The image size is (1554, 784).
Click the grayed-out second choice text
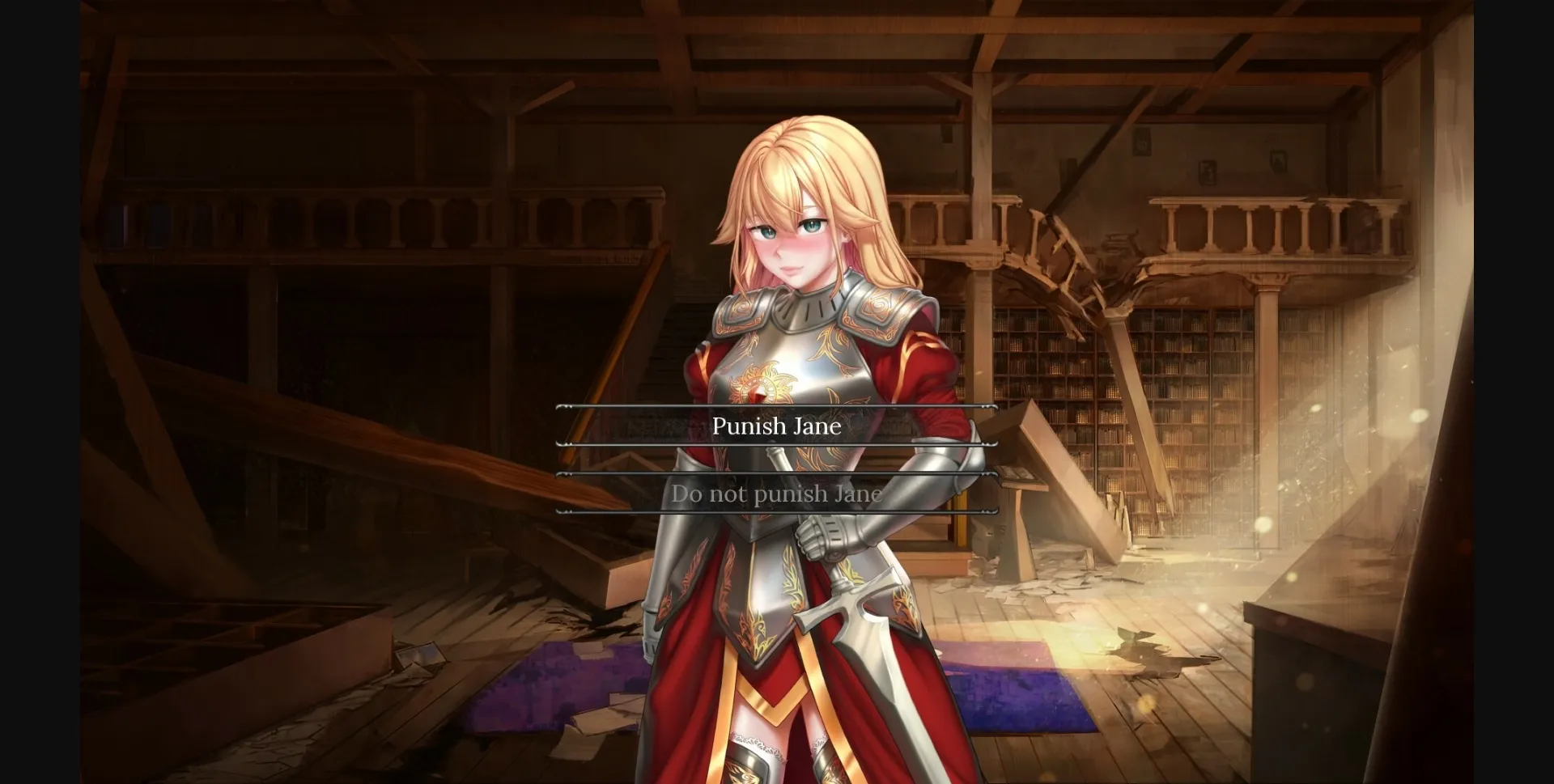point(775,494)
